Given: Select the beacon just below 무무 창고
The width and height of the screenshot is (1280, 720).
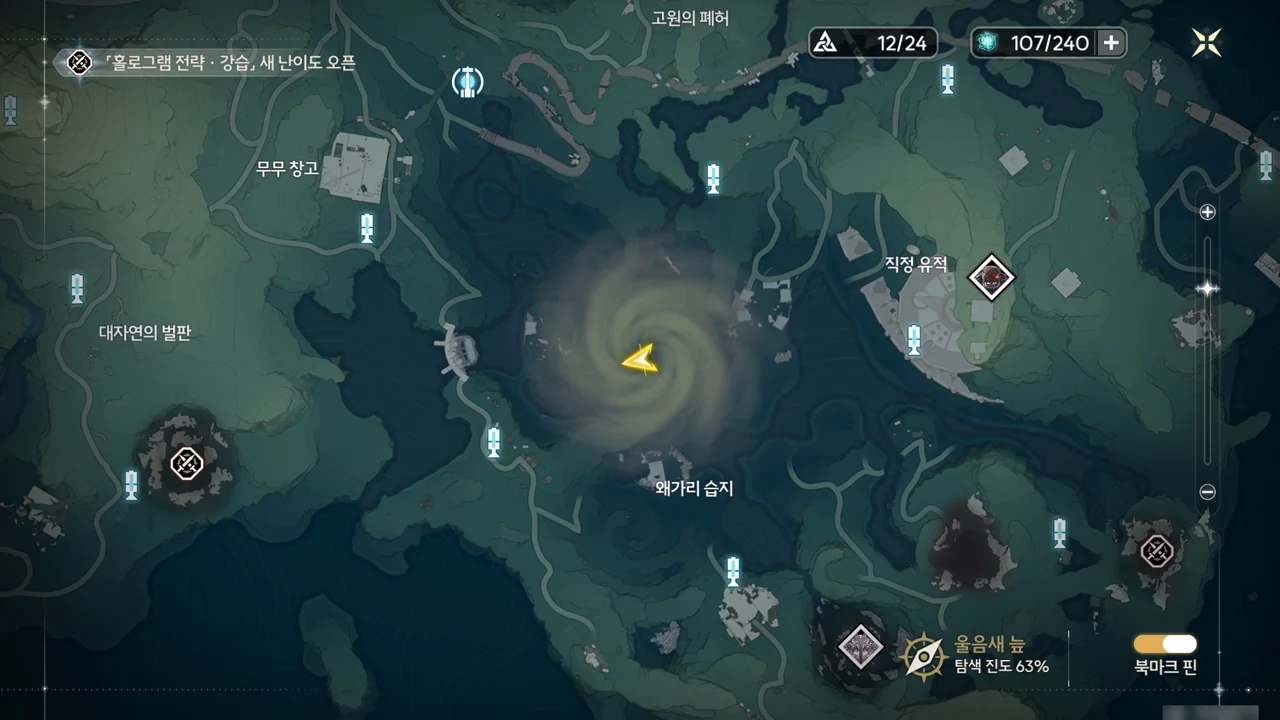Looking at the screenshot, I should pos(367,228).
